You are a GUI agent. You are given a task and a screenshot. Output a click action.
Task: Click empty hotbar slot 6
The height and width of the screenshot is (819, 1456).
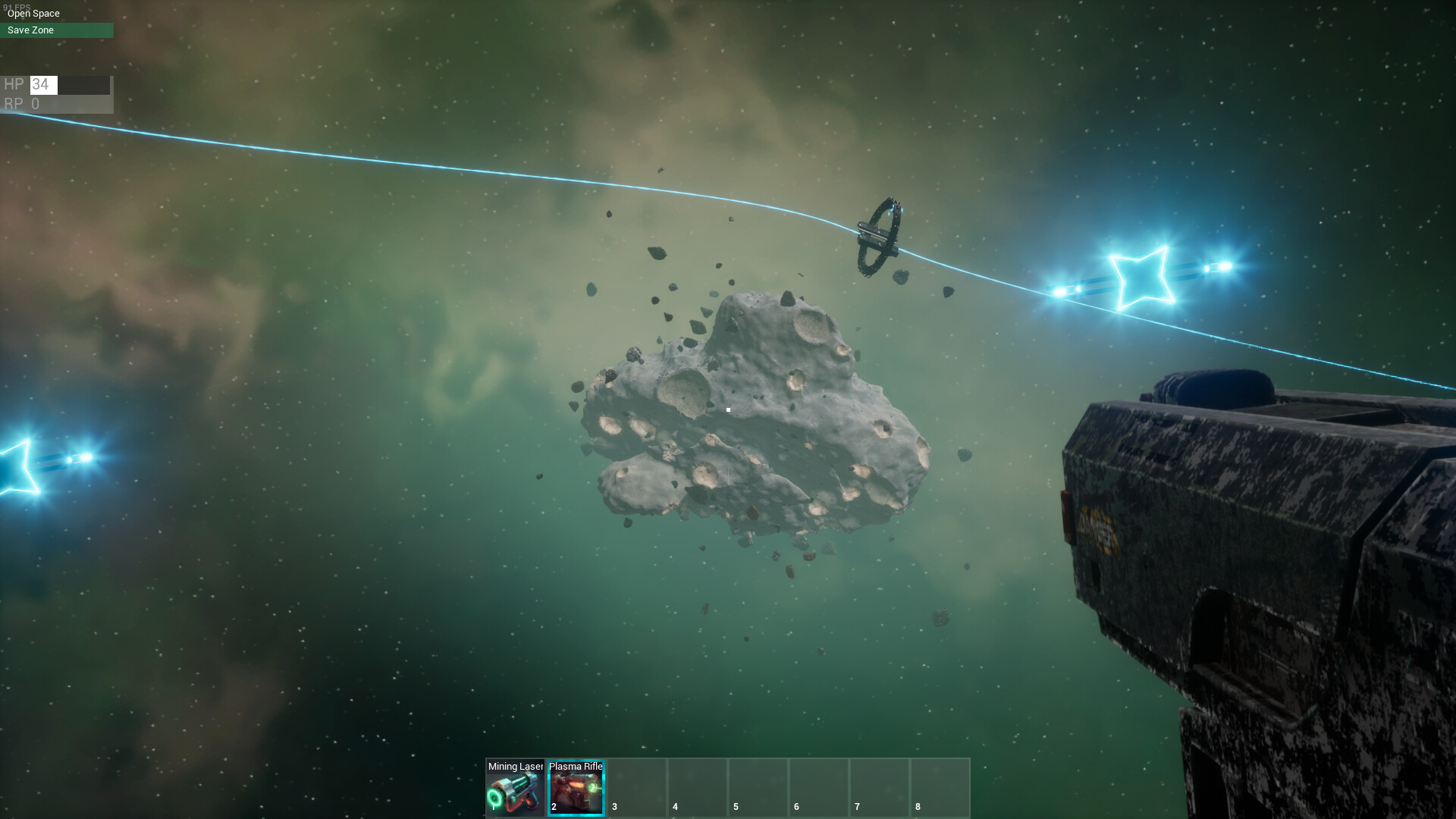coord(818,787)
